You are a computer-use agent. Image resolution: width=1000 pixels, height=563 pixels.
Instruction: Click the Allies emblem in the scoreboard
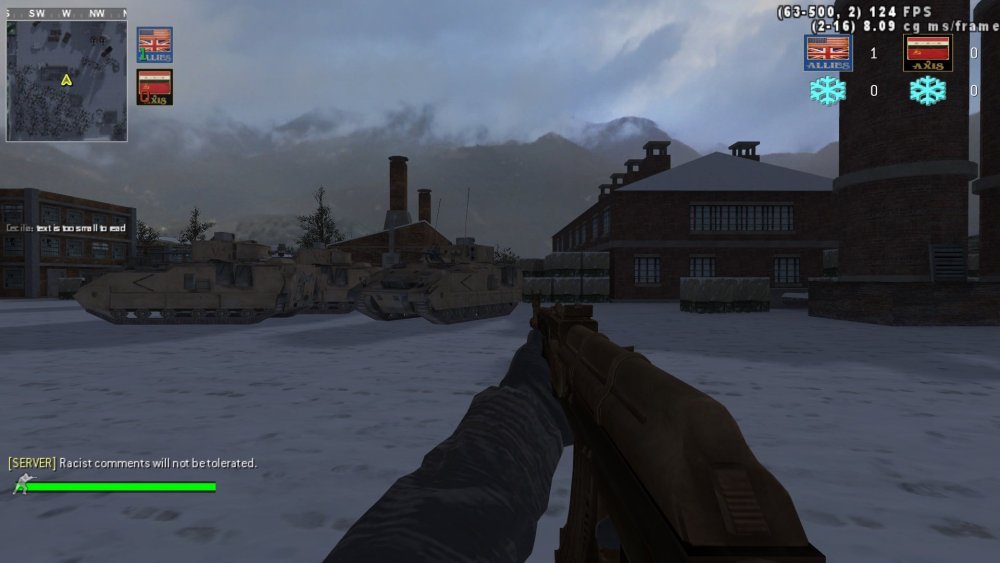(x=827, y=53)
